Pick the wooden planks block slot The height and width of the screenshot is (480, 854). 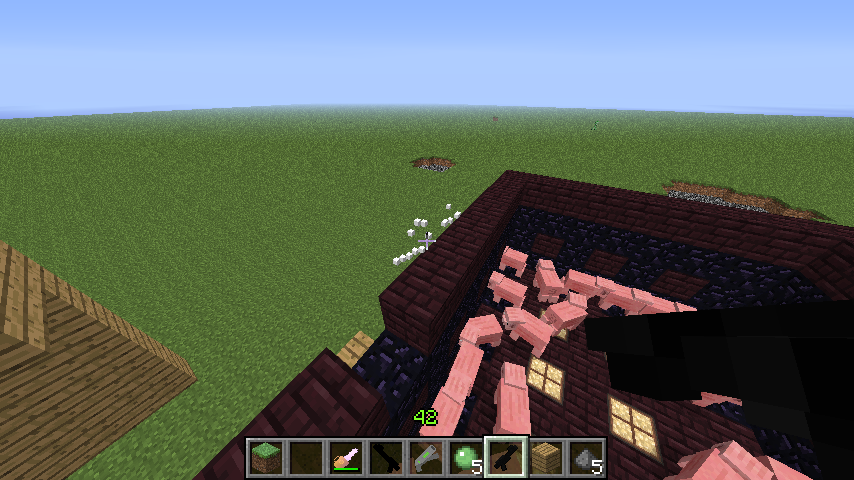[545, 457]
